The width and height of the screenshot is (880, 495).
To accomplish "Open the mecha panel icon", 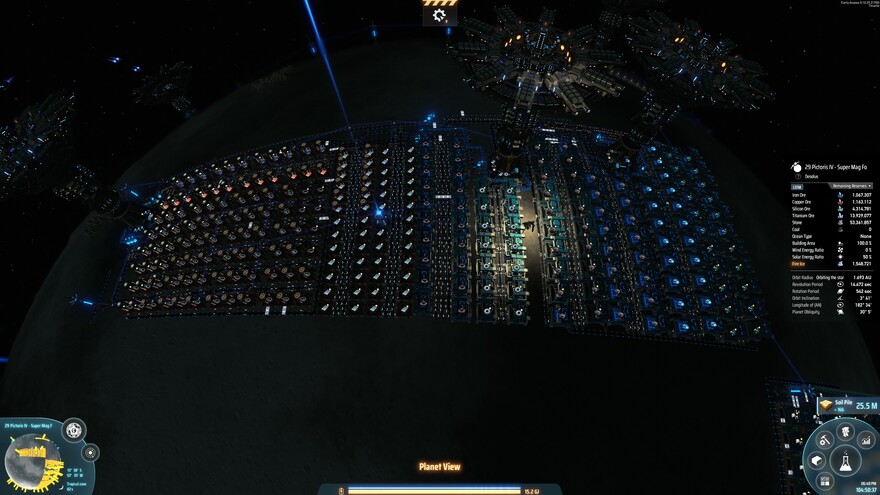I will [x=845, y=431].
